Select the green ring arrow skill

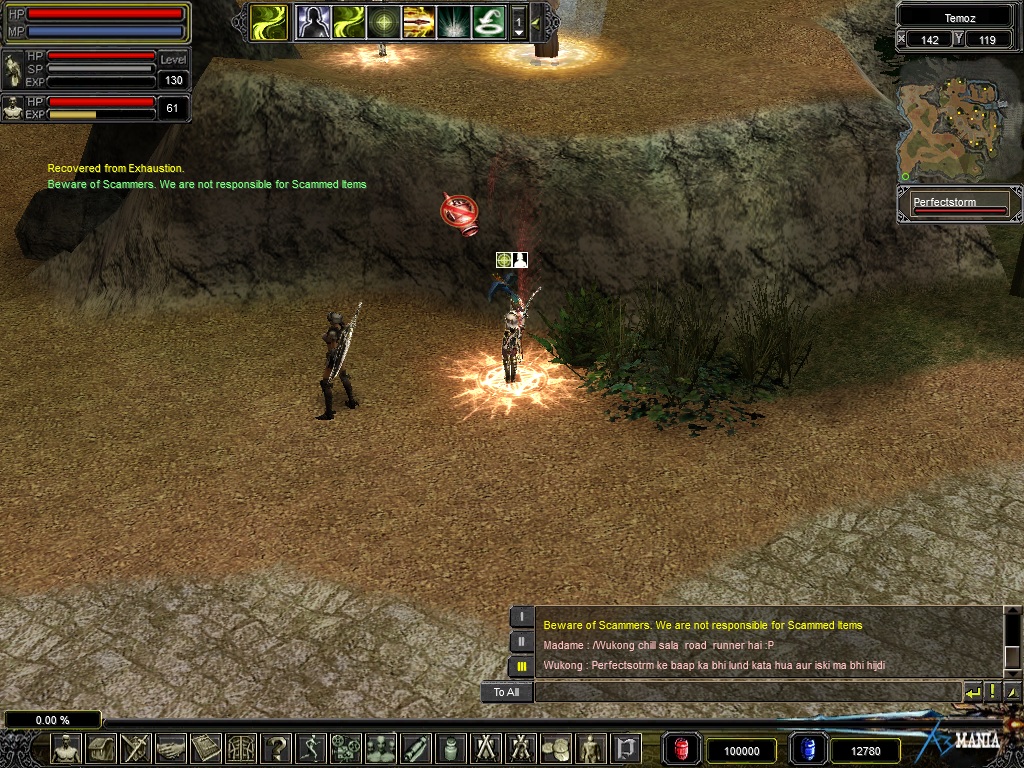click(x=488, y=21)
